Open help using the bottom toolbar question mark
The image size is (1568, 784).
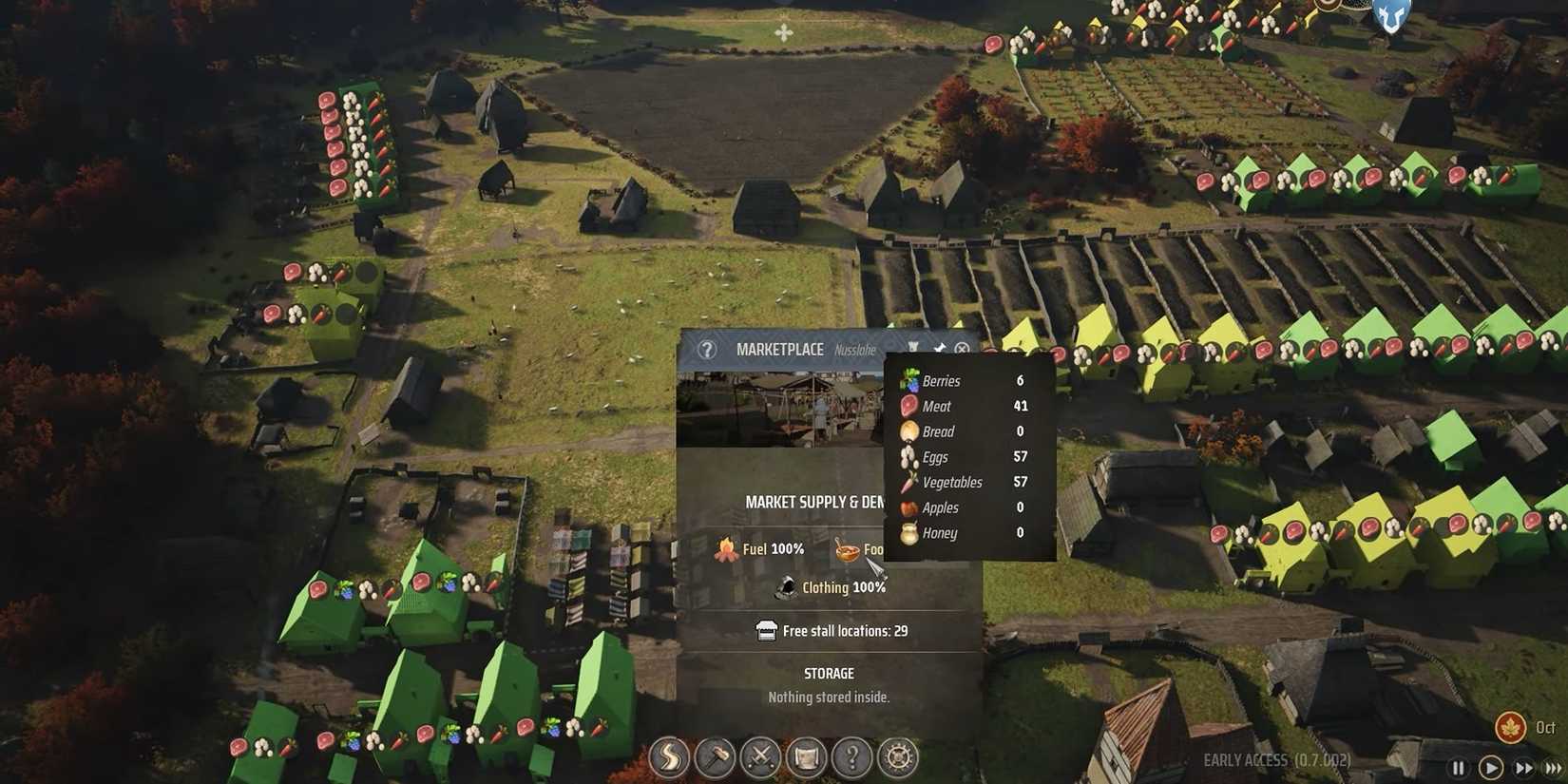(851, 758)
